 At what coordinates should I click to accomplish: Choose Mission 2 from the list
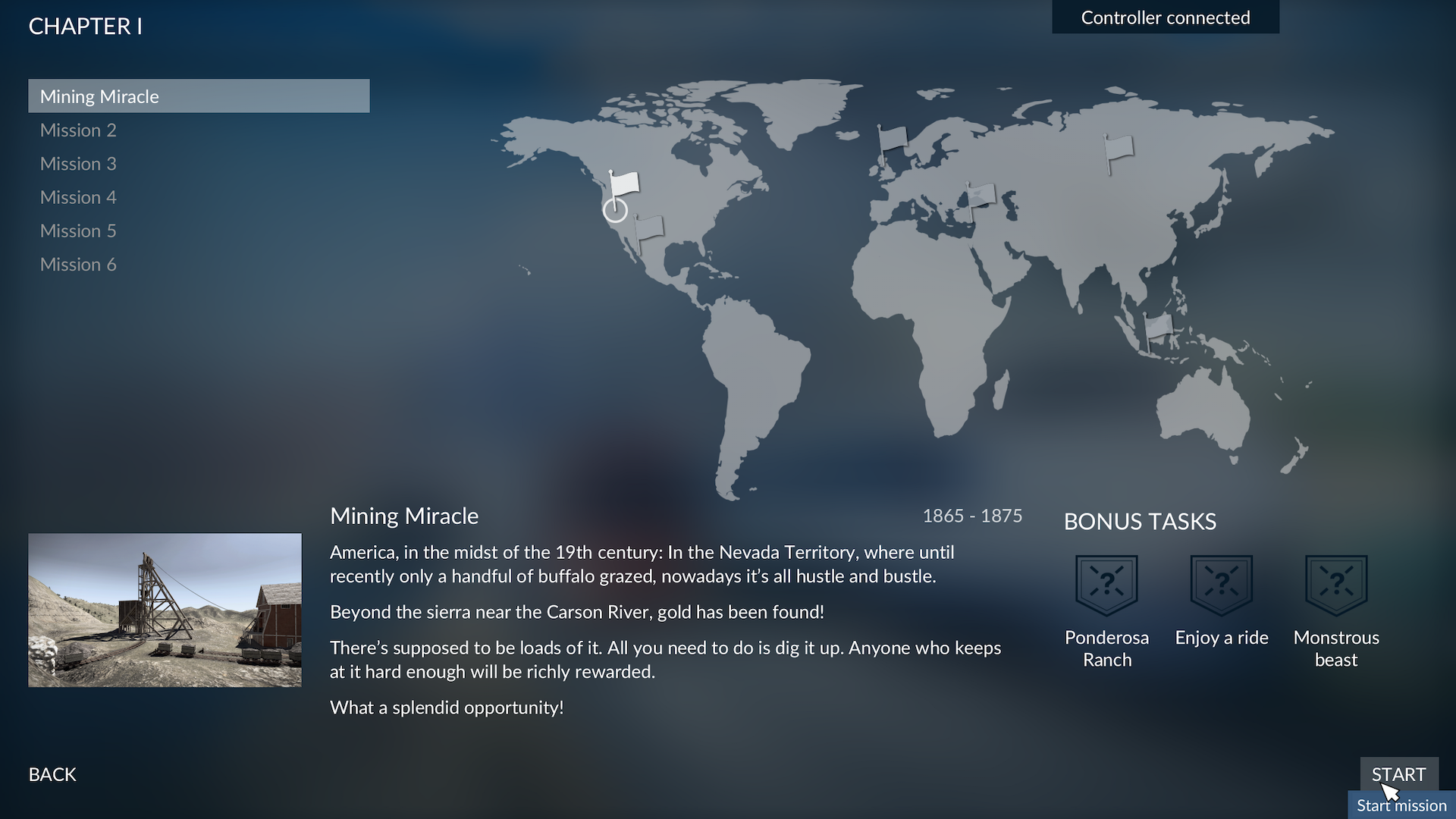point(78,130)
